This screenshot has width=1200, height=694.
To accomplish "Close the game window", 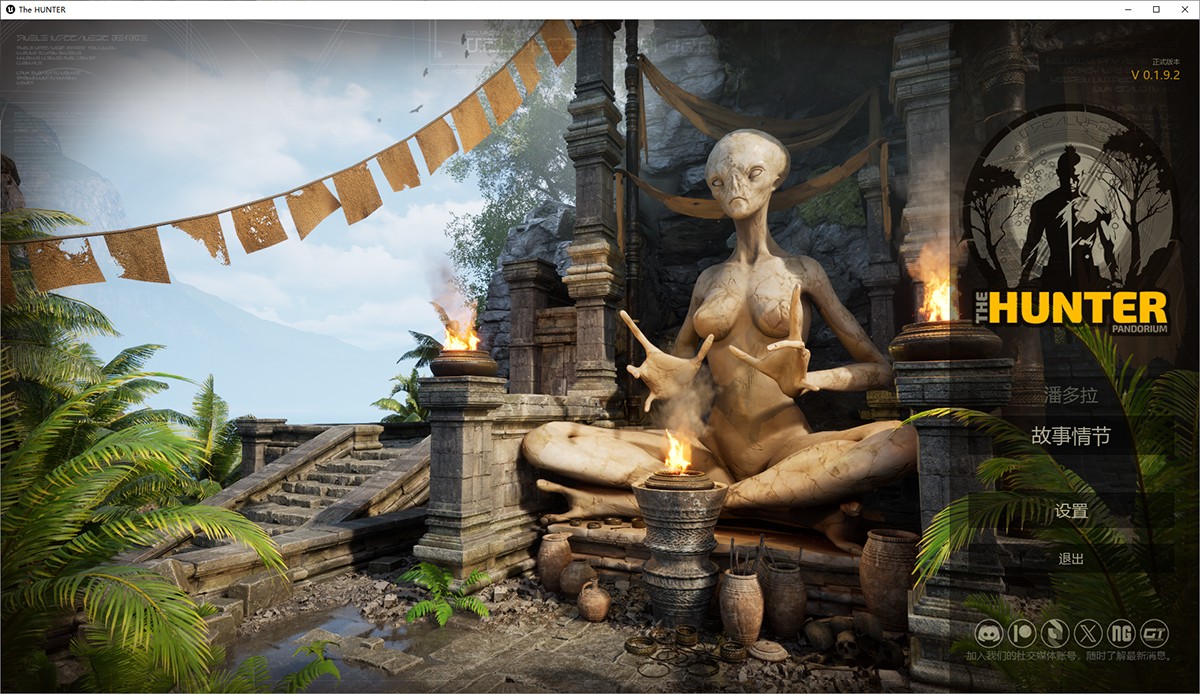I will click(x=1183, y=9).
